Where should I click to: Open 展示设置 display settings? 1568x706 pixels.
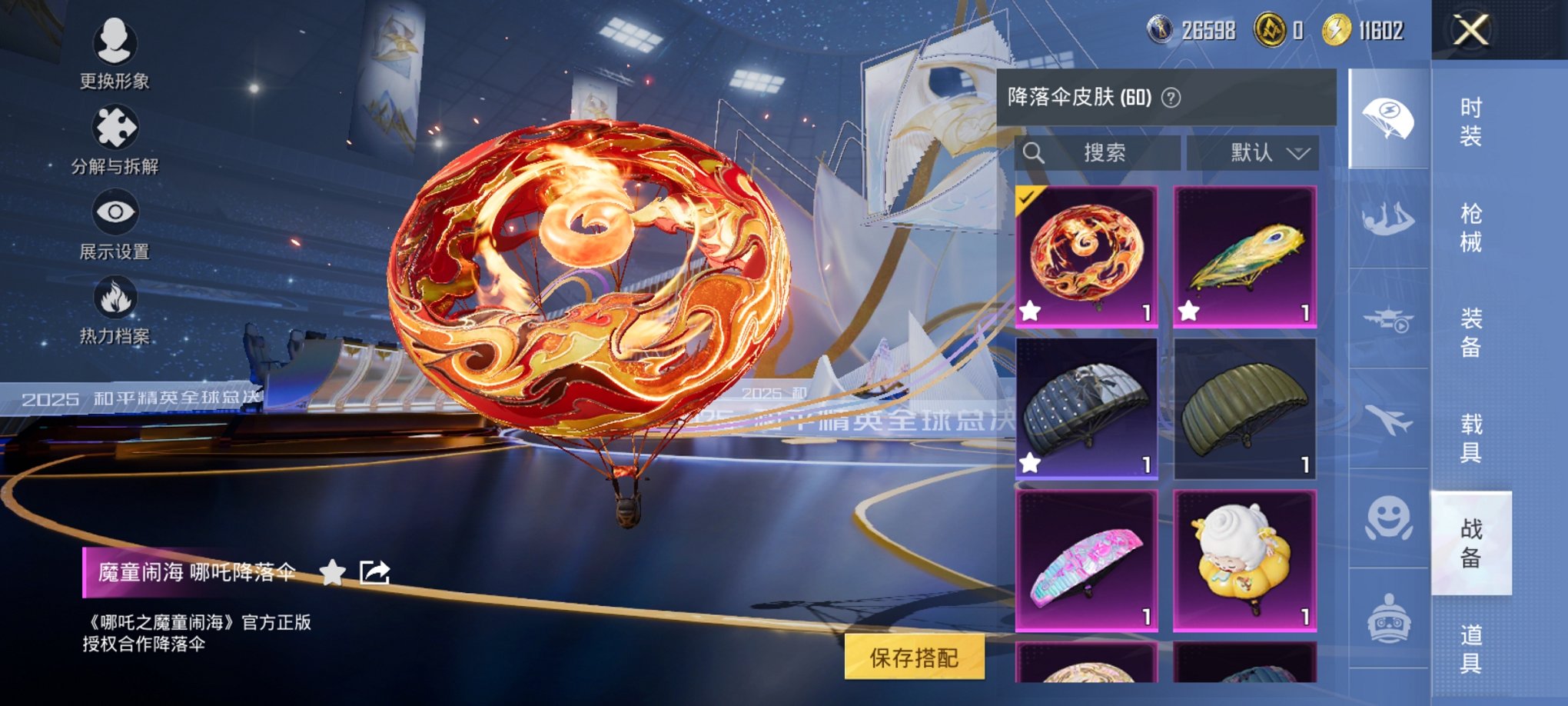pyautogui.click(x=114, y=227)
